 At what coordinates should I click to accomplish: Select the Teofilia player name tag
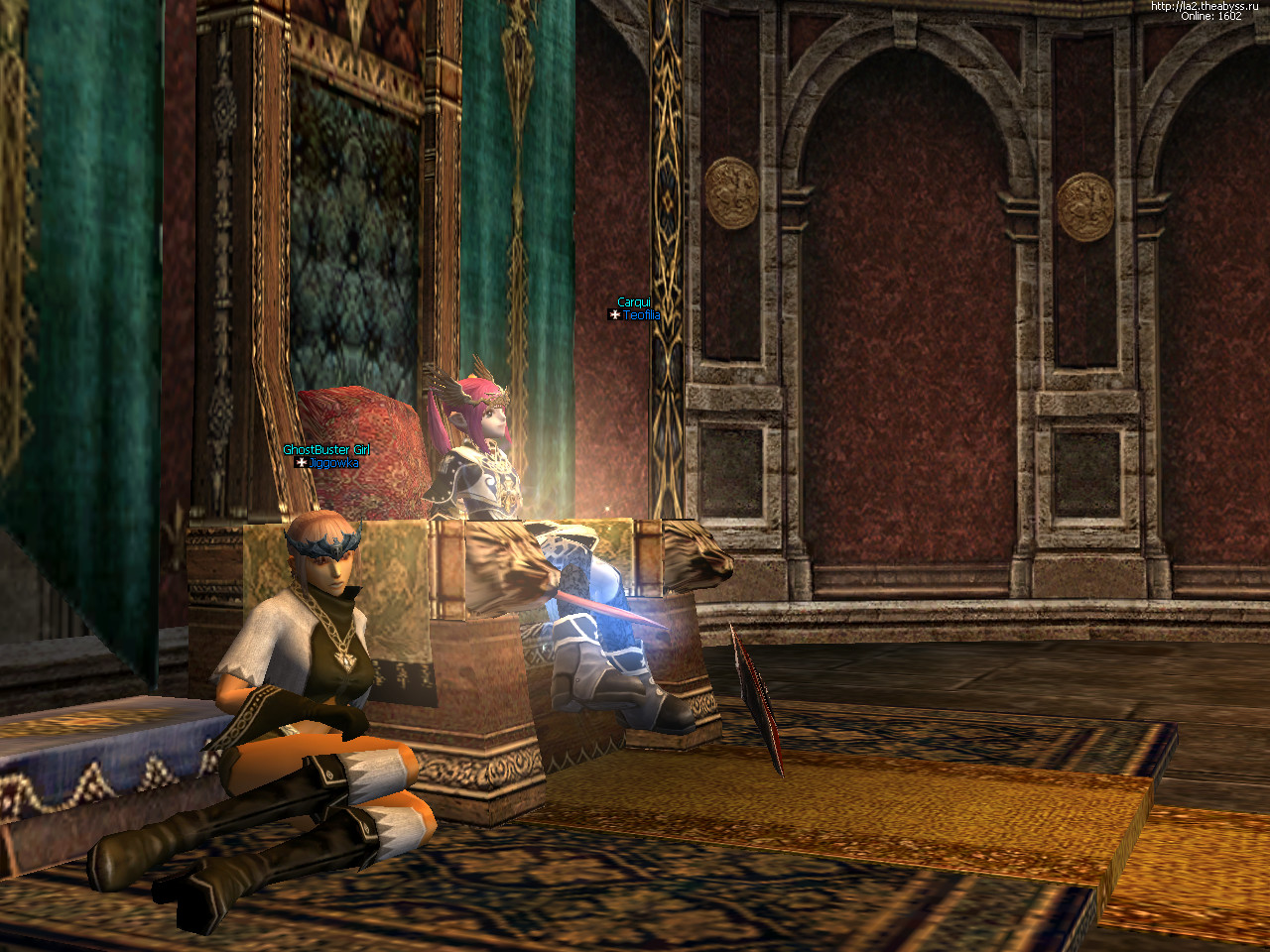[641, 315]
